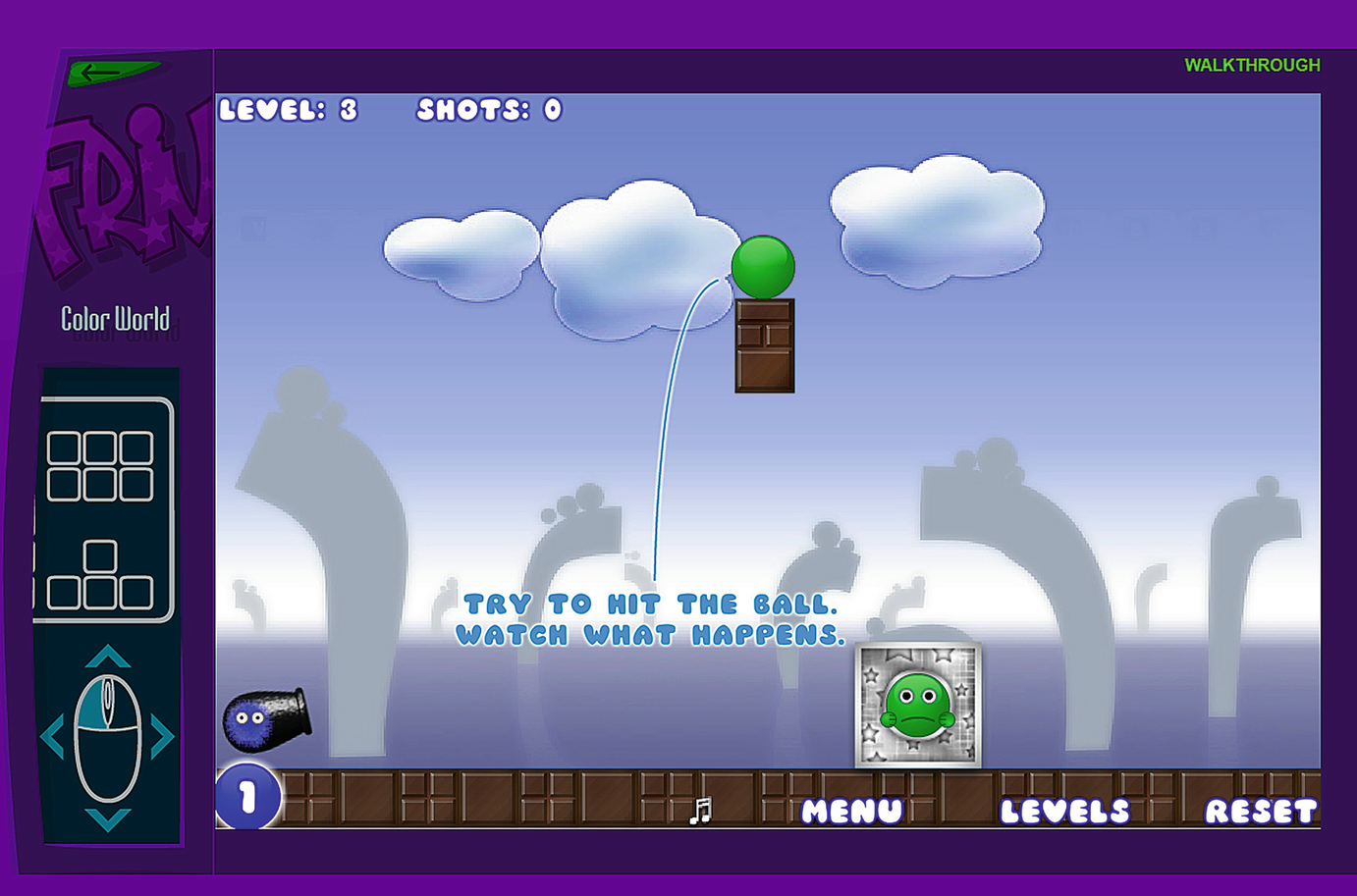
Task: Open the Walkthrough link
Action: pyautogui.click(x=1252, y=66)
